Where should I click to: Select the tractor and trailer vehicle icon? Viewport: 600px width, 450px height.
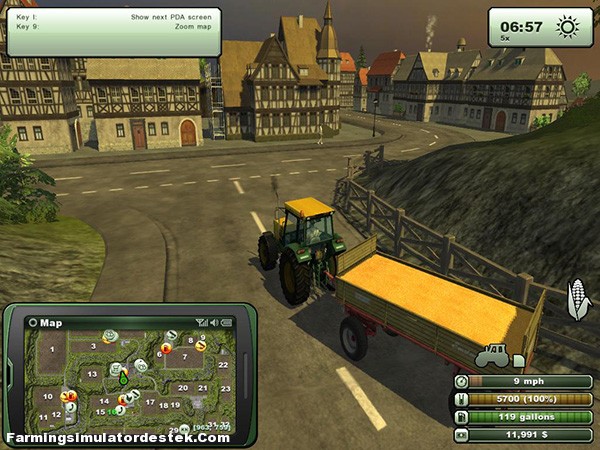(493, 355)
